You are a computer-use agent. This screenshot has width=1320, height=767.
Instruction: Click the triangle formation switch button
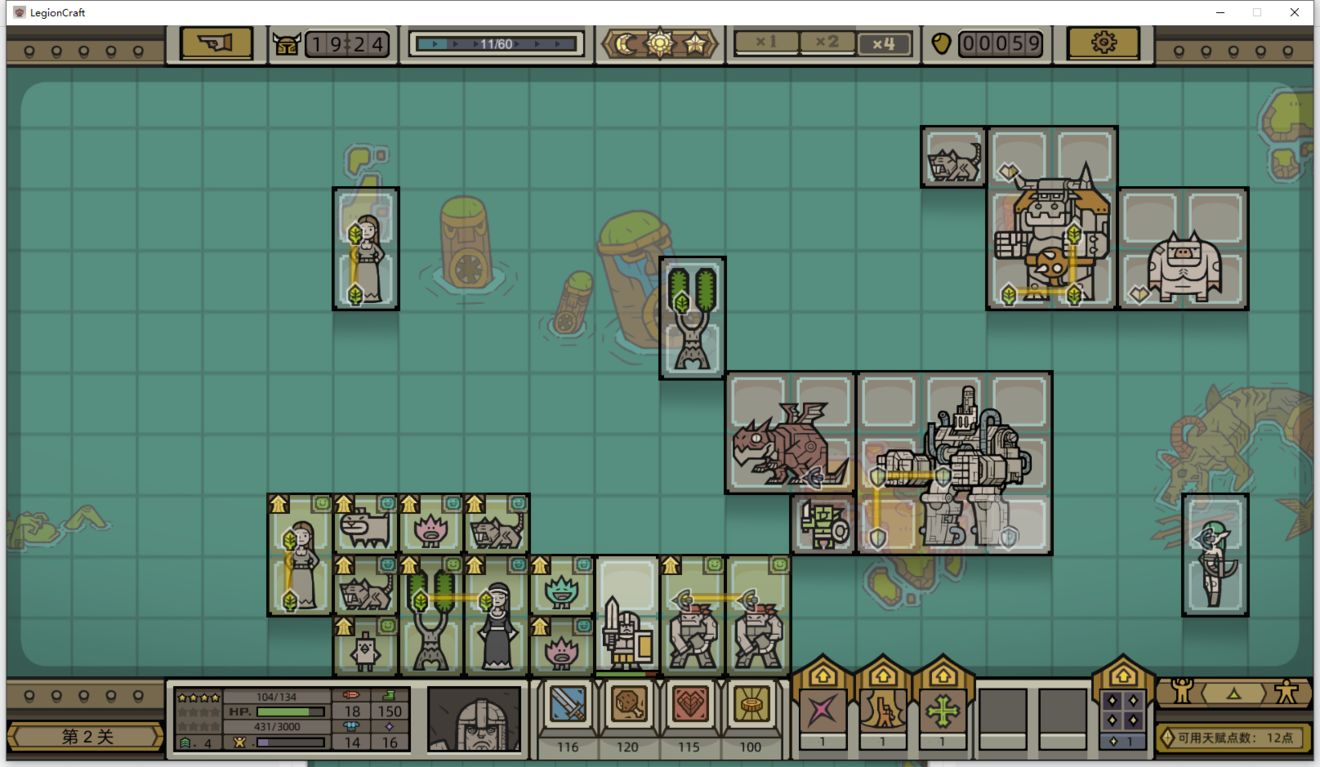click(1233, 692)
